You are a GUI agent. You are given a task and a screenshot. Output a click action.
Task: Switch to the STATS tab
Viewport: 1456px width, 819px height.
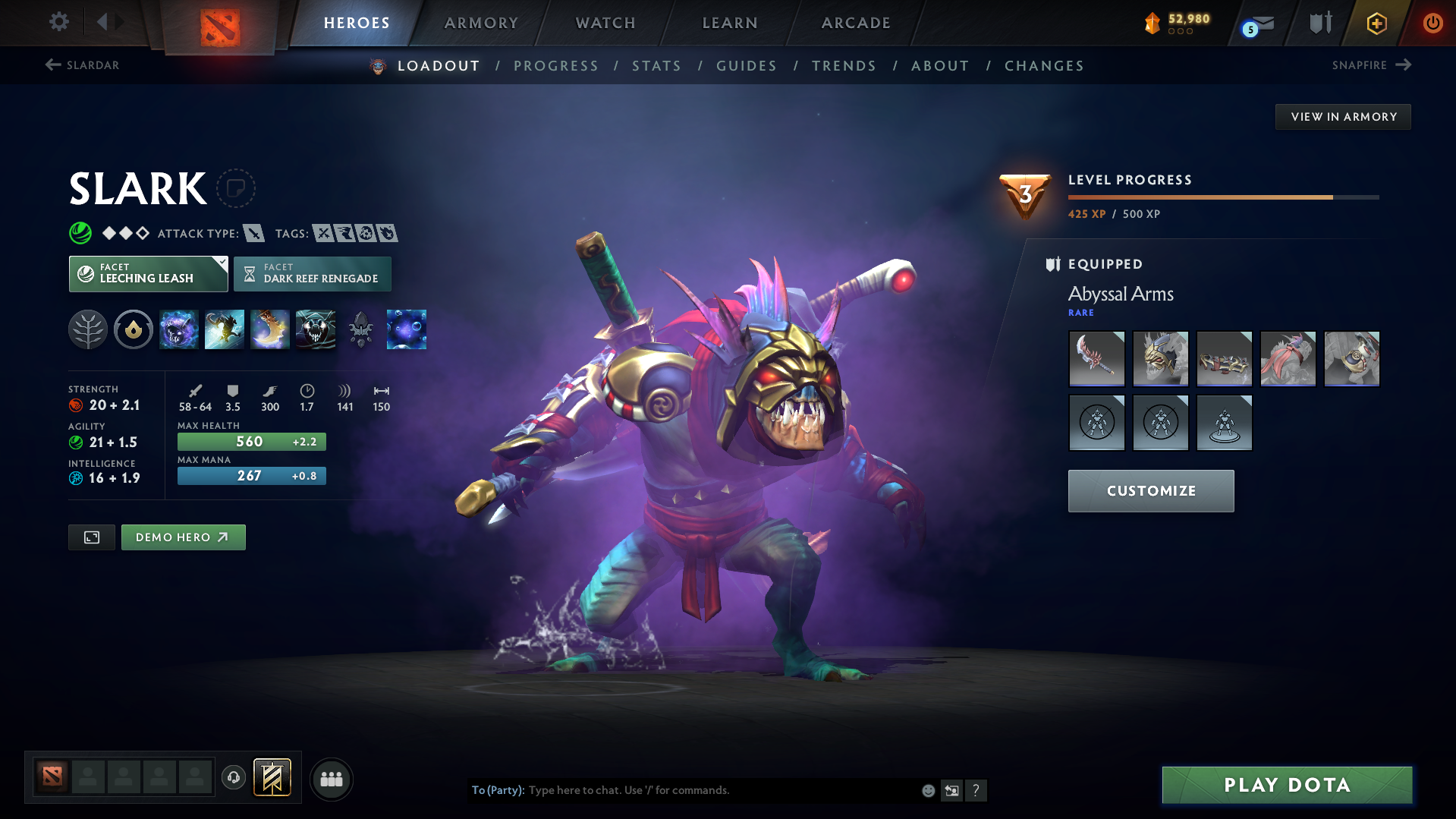pos(656,65)
